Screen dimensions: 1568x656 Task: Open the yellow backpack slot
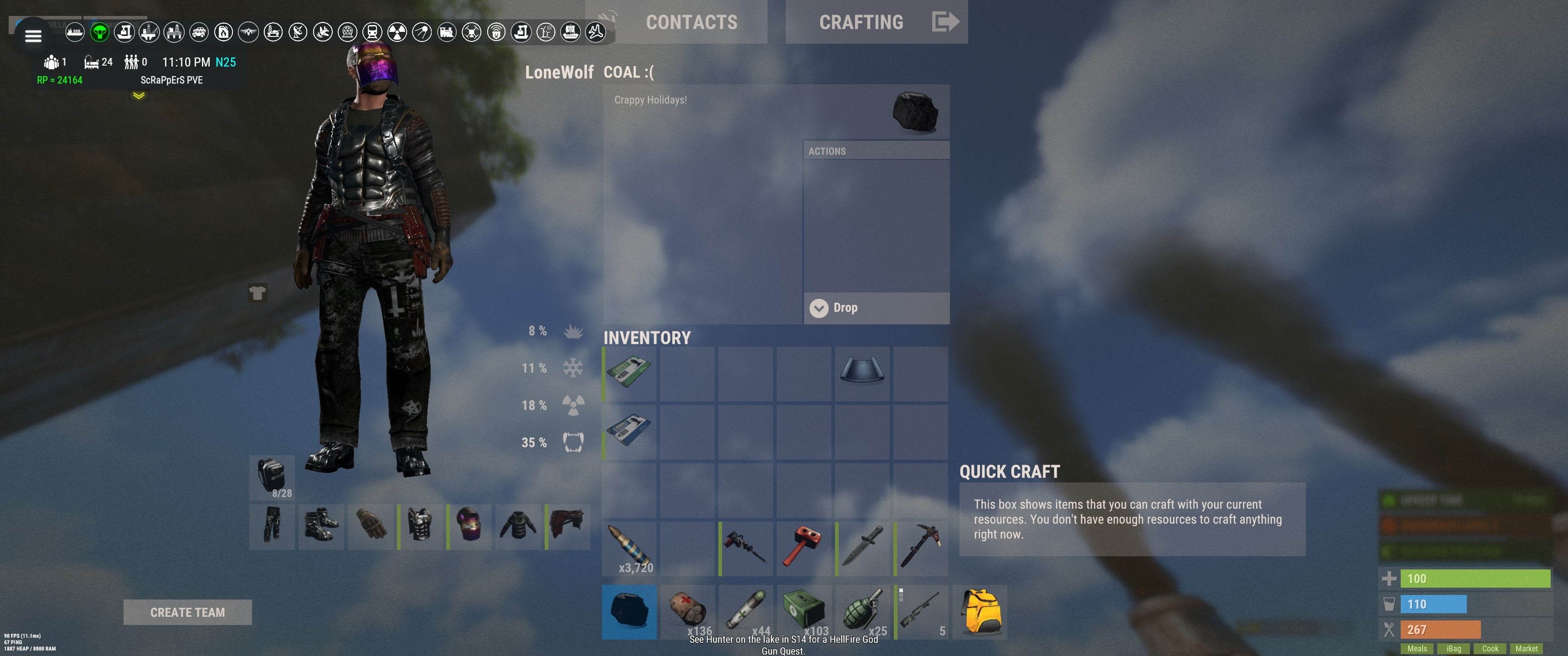(x=980, y=612)
